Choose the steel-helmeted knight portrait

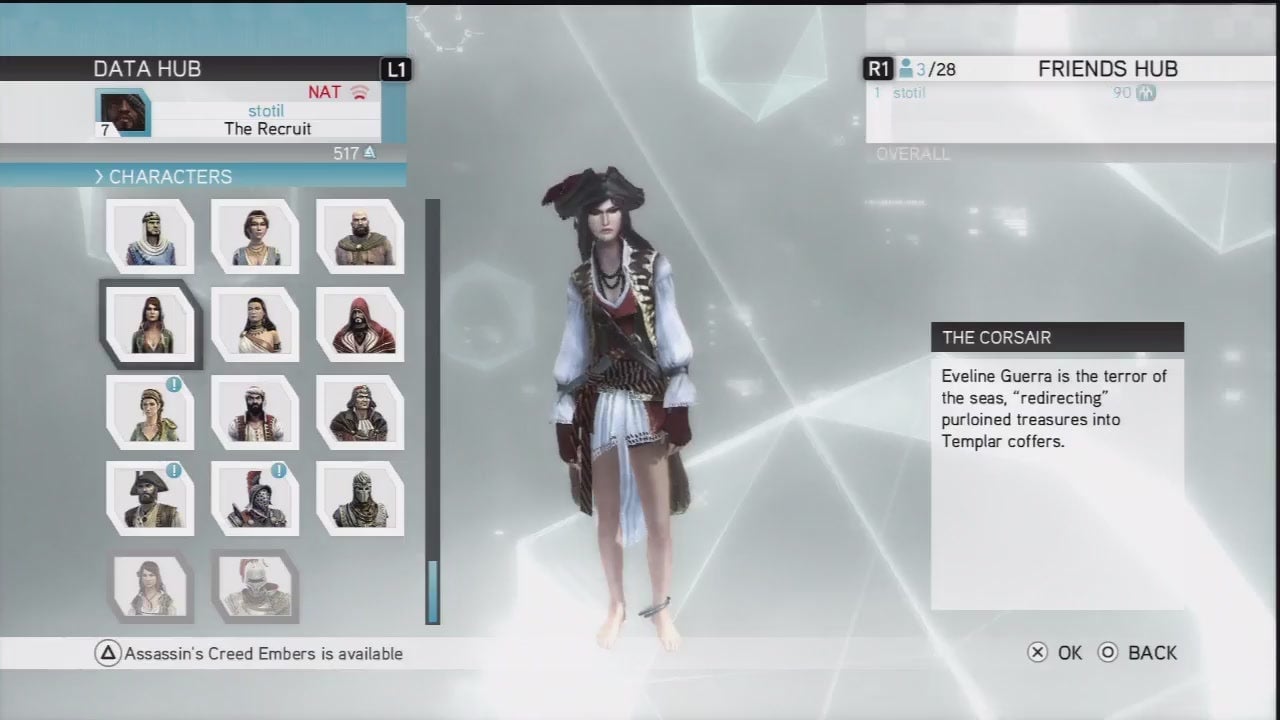pyautogui.click(x=360, y=498)
